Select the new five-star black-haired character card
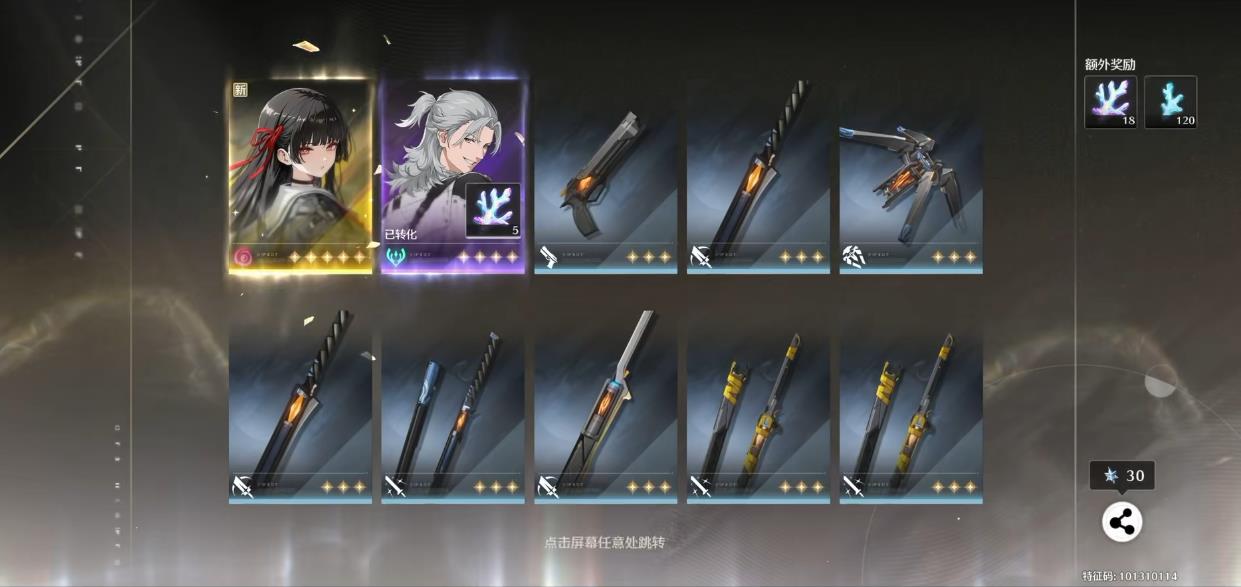 tap(300, 175)
